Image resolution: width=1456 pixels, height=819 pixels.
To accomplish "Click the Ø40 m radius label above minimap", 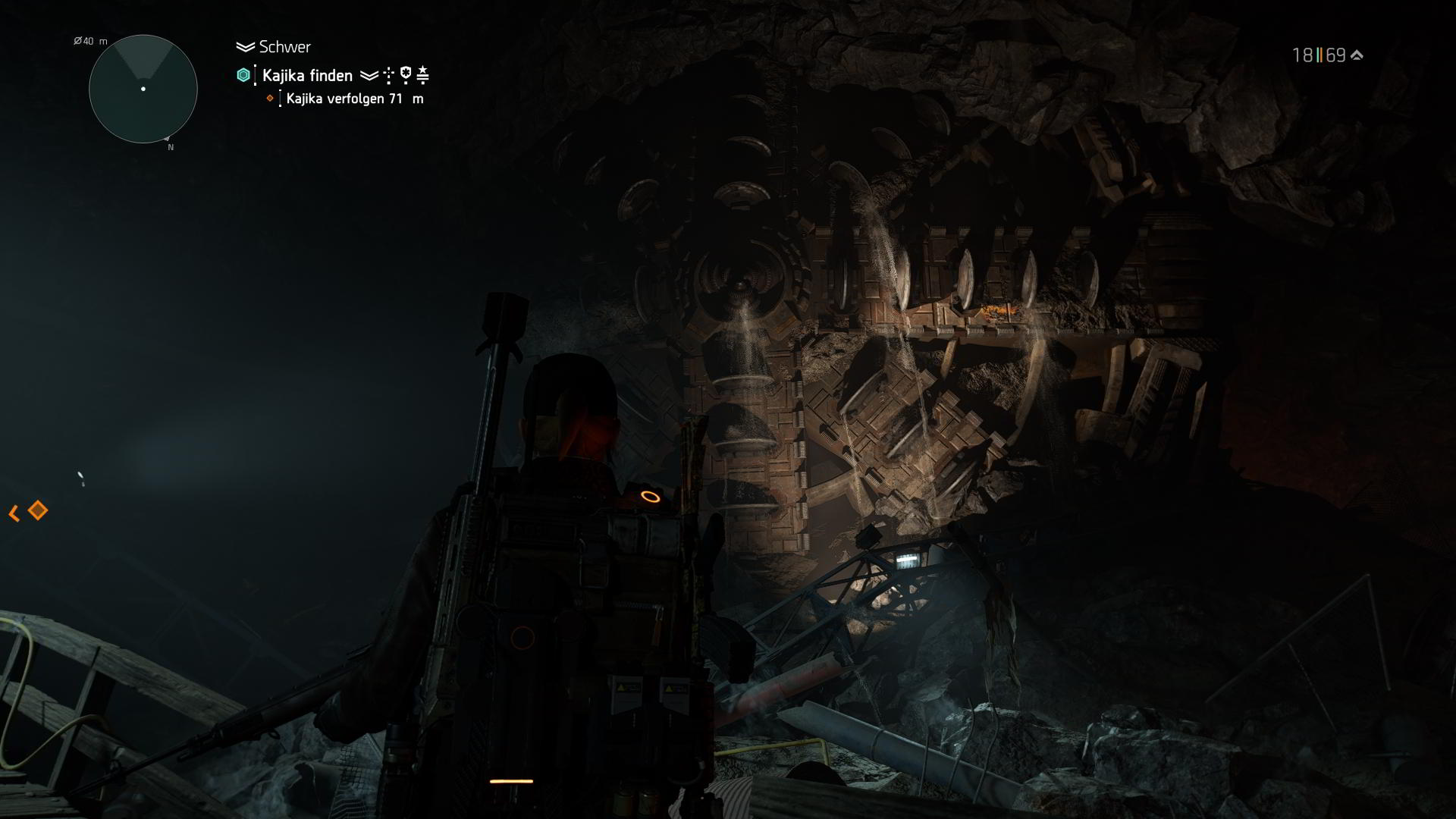I will [89, 42].
